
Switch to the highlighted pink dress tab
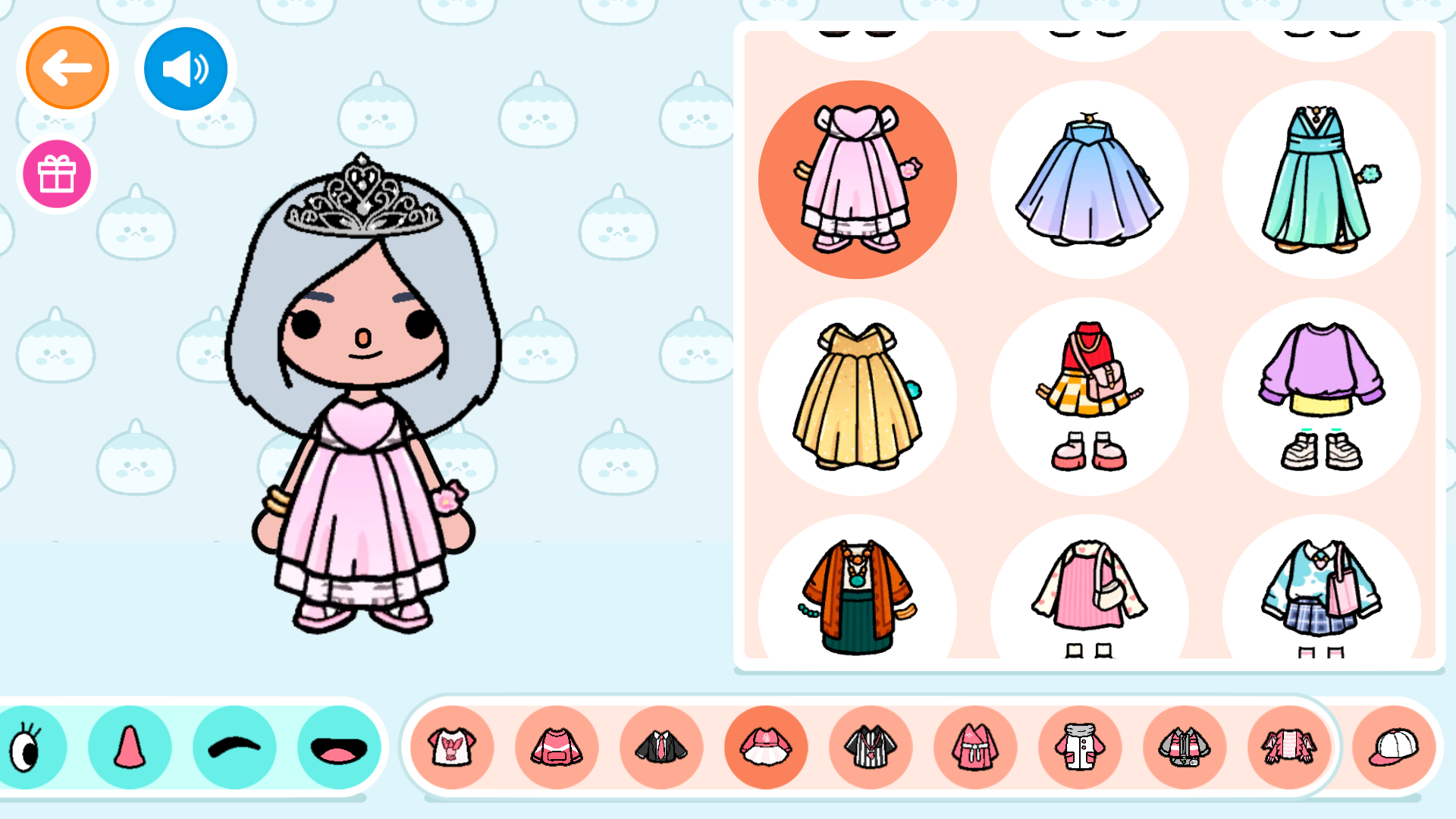pyautogui.click(x=766, y=747)
